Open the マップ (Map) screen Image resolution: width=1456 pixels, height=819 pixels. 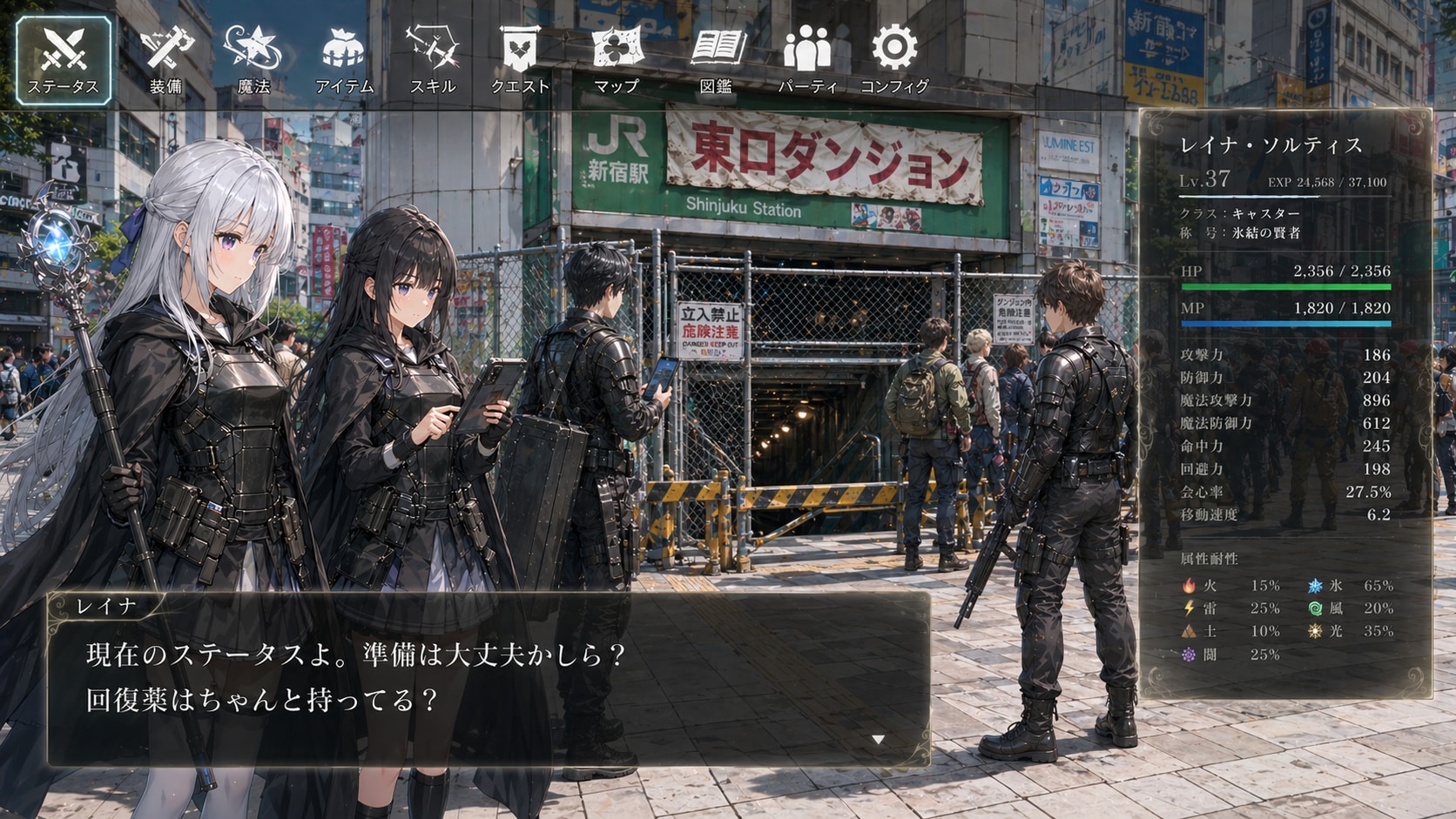(617, 59)
